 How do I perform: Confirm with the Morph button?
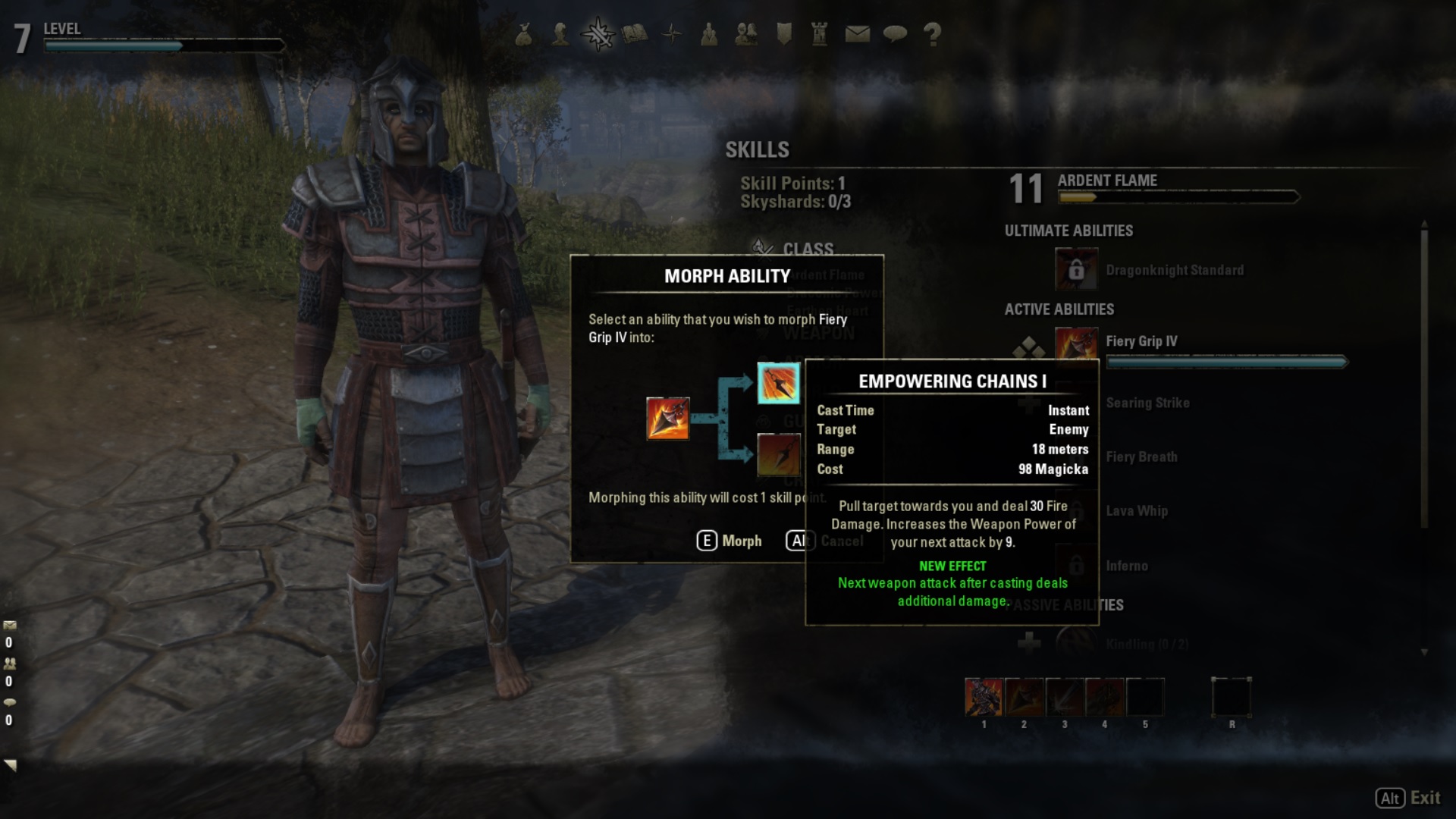(x=730, y=541)
